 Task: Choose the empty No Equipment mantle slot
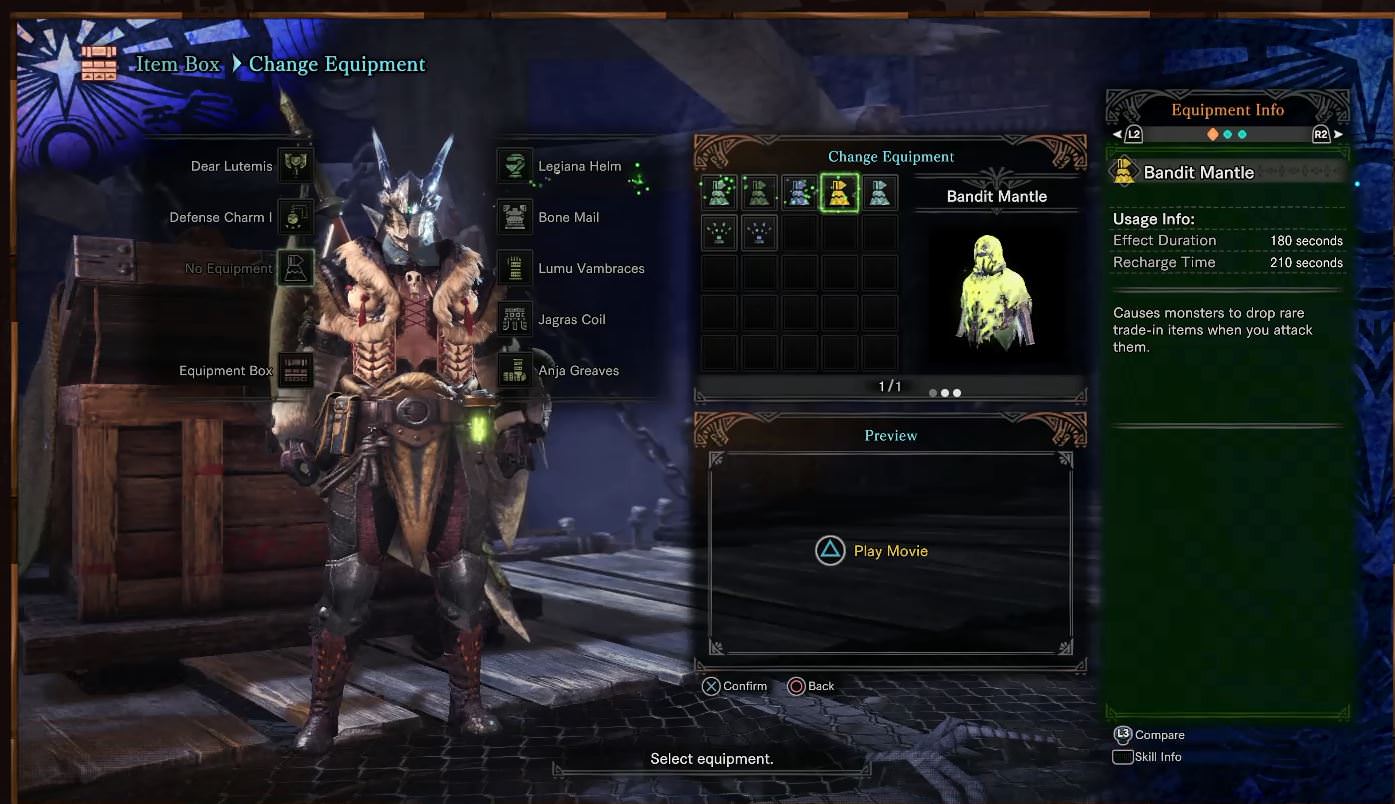coord(296,268)
